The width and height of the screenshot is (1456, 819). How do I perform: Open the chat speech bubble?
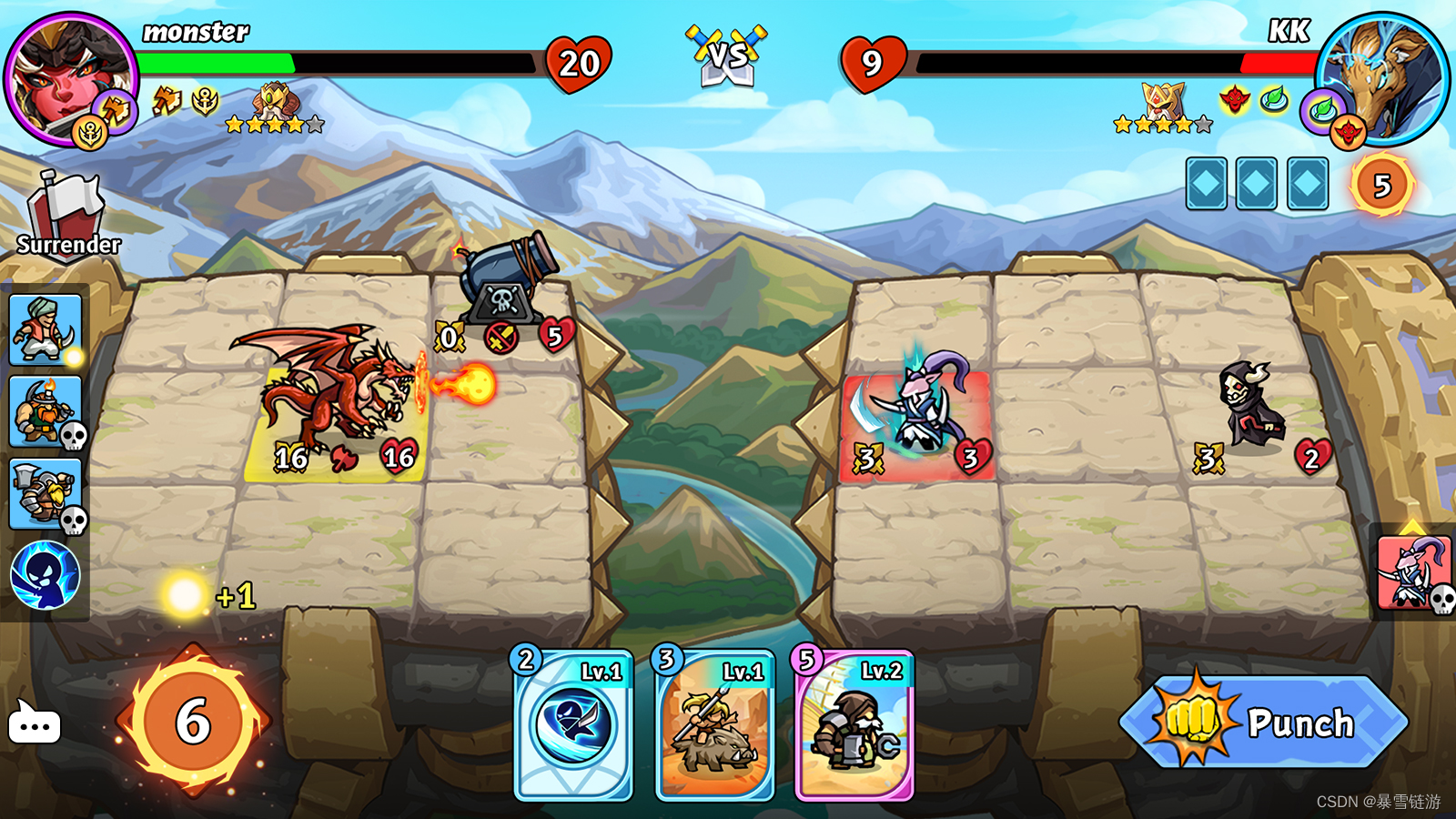(35, 724)
